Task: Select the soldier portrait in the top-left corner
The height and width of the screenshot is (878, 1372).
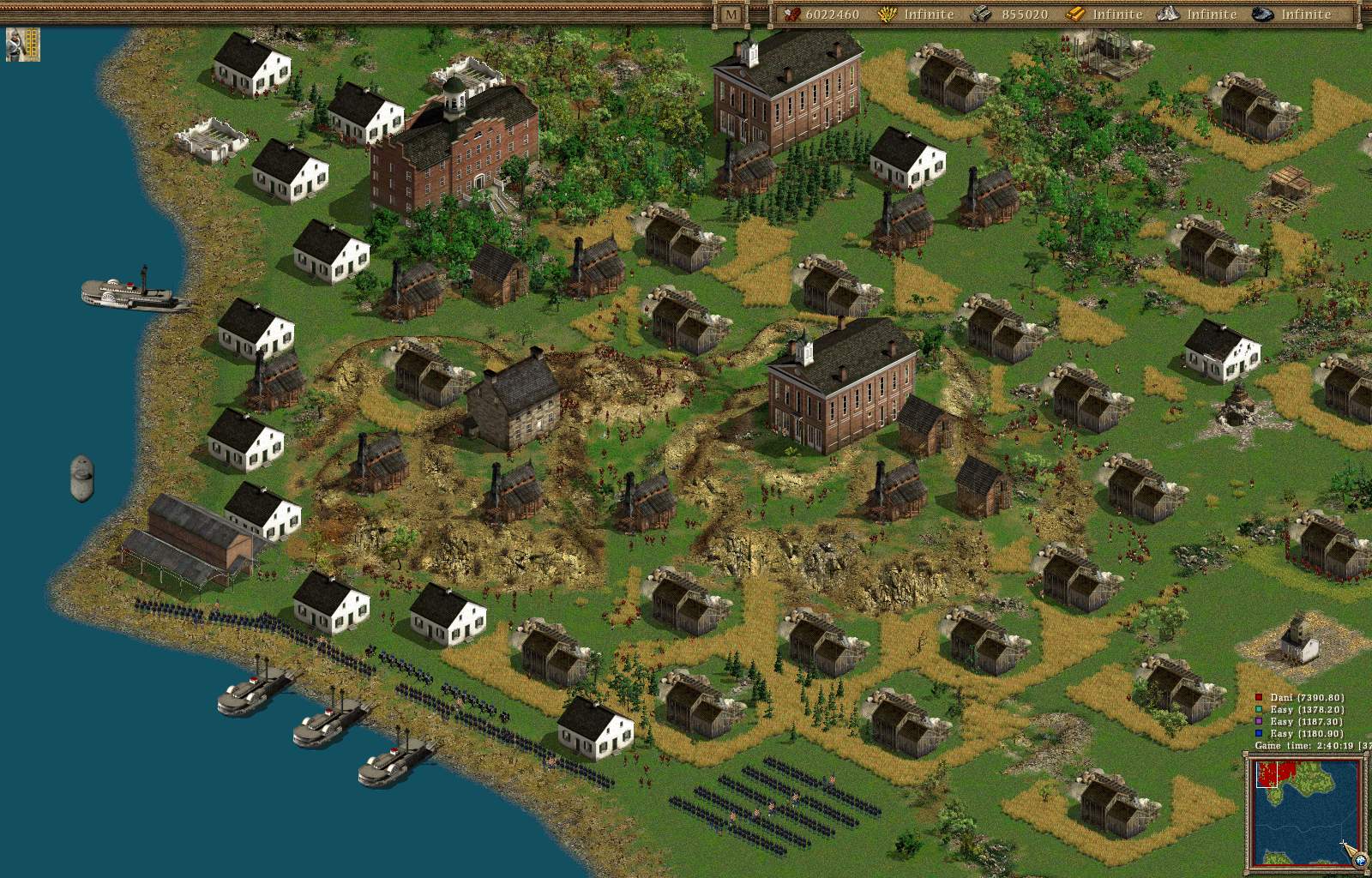Action: tap(22, 45)
